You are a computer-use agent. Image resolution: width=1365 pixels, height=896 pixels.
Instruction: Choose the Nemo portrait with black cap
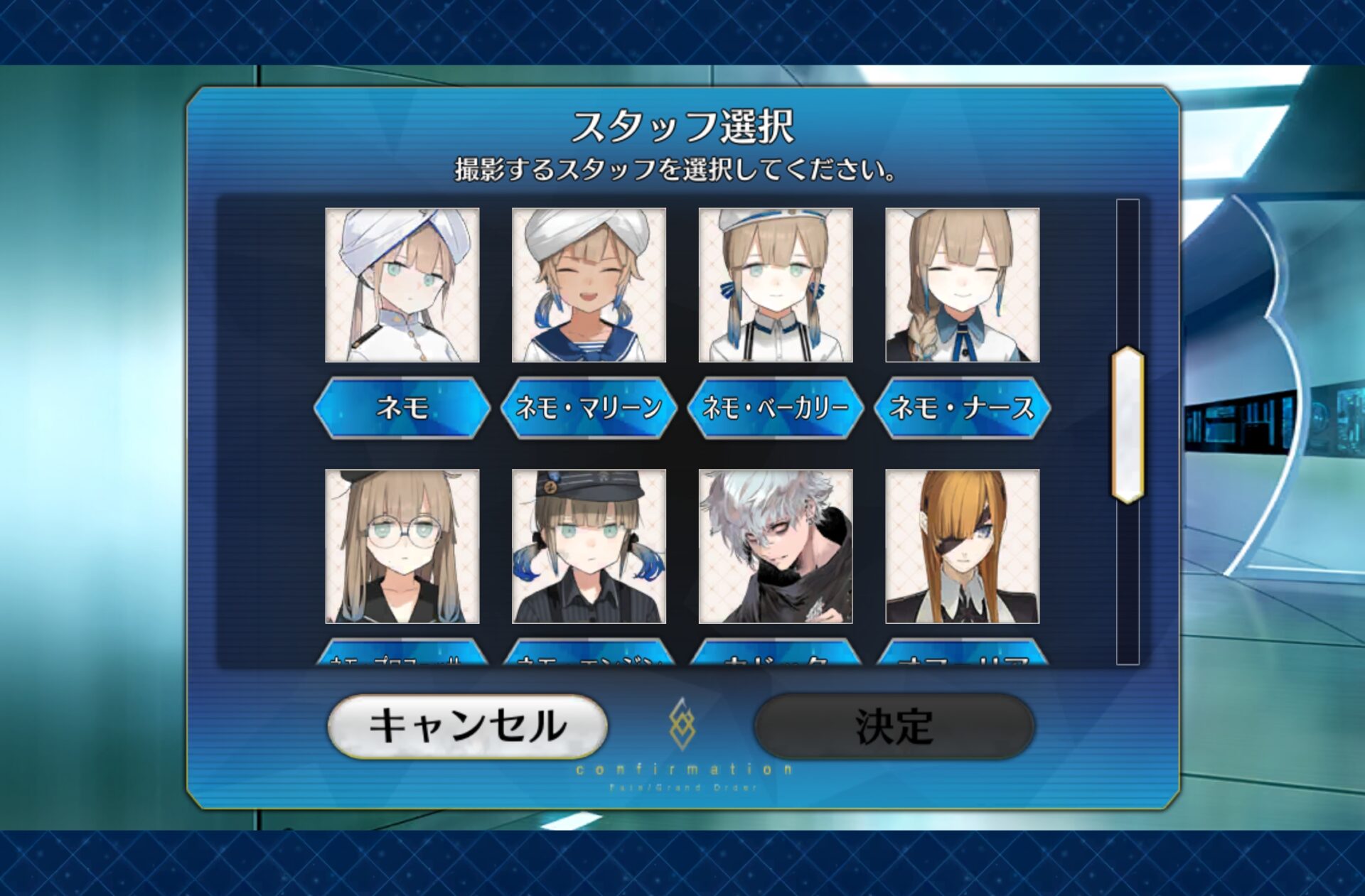(589, 546)
